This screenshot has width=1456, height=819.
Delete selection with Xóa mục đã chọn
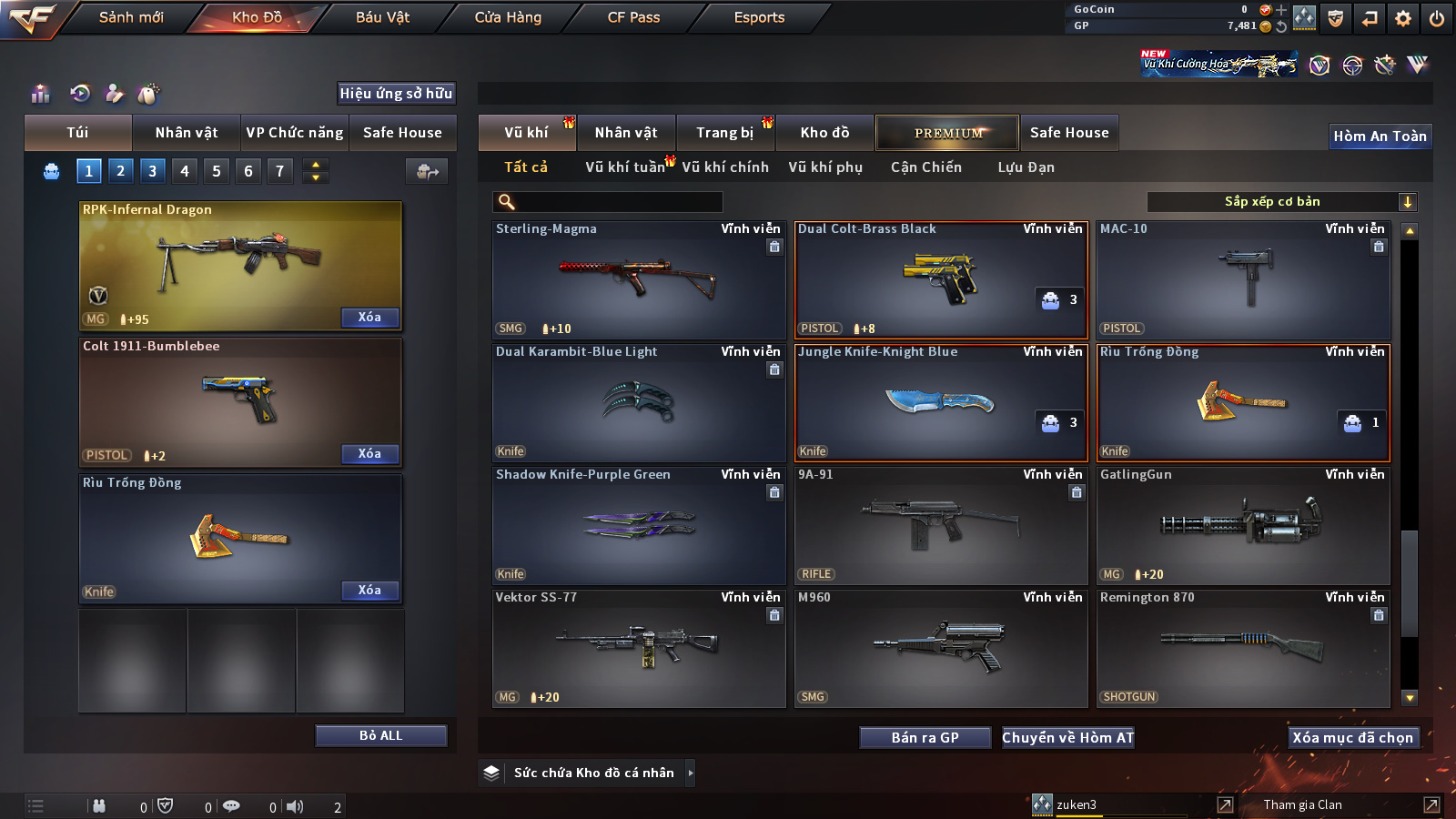click(x=1352, y=738)
